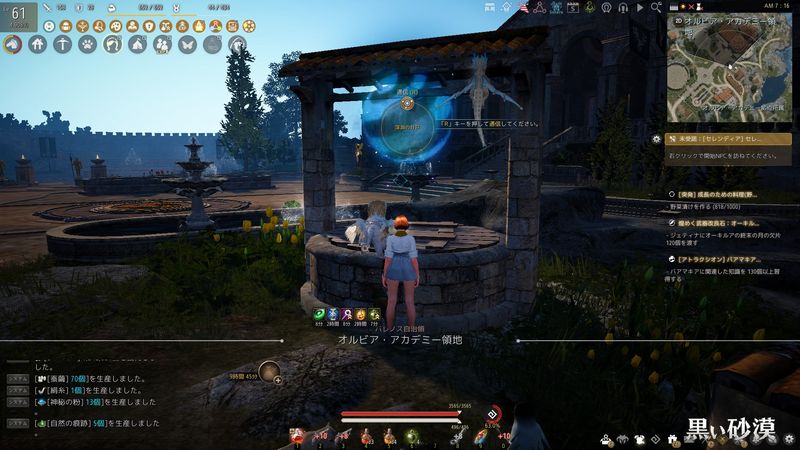The image size is (800, 450).
Task: Open the butterfly fairy icon
Action: 187,44
